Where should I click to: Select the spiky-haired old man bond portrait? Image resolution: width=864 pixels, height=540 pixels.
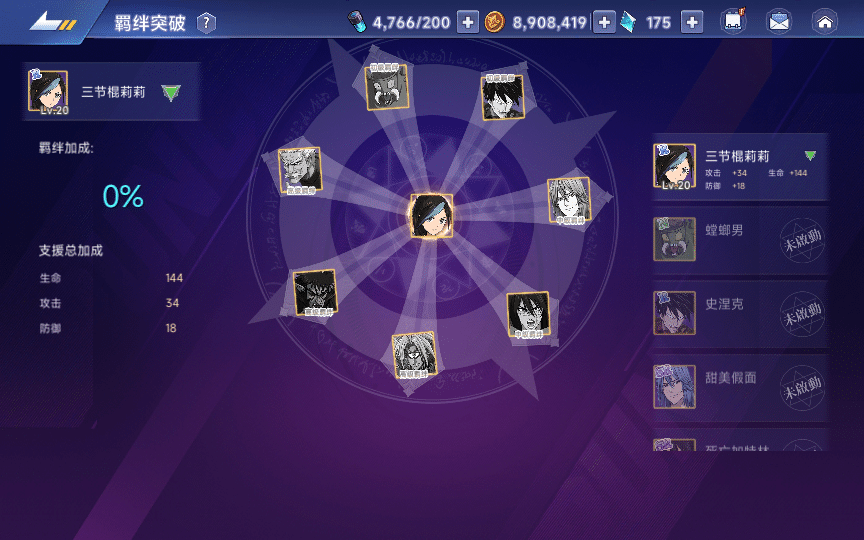300,170
